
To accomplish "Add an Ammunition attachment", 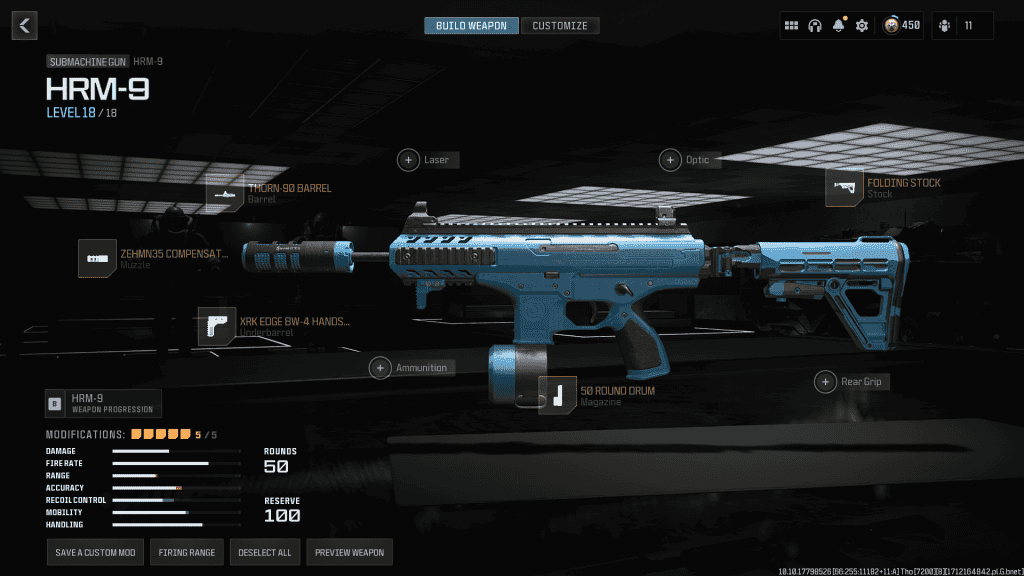I will pos(381,367).
